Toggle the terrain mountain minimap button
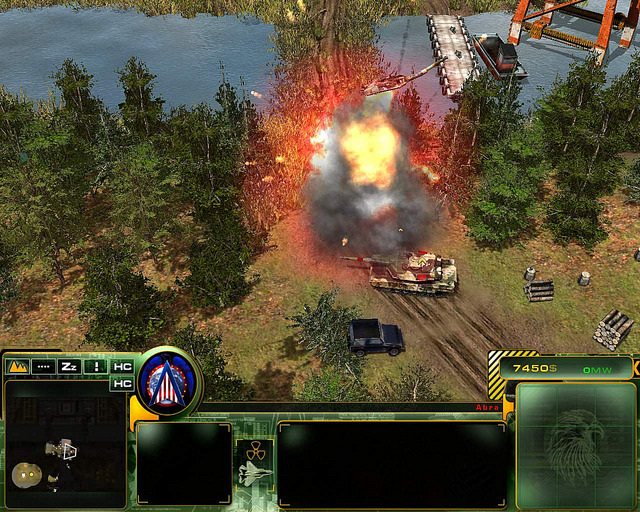Viewport: 640px width, 512px height. click(17, 366)
